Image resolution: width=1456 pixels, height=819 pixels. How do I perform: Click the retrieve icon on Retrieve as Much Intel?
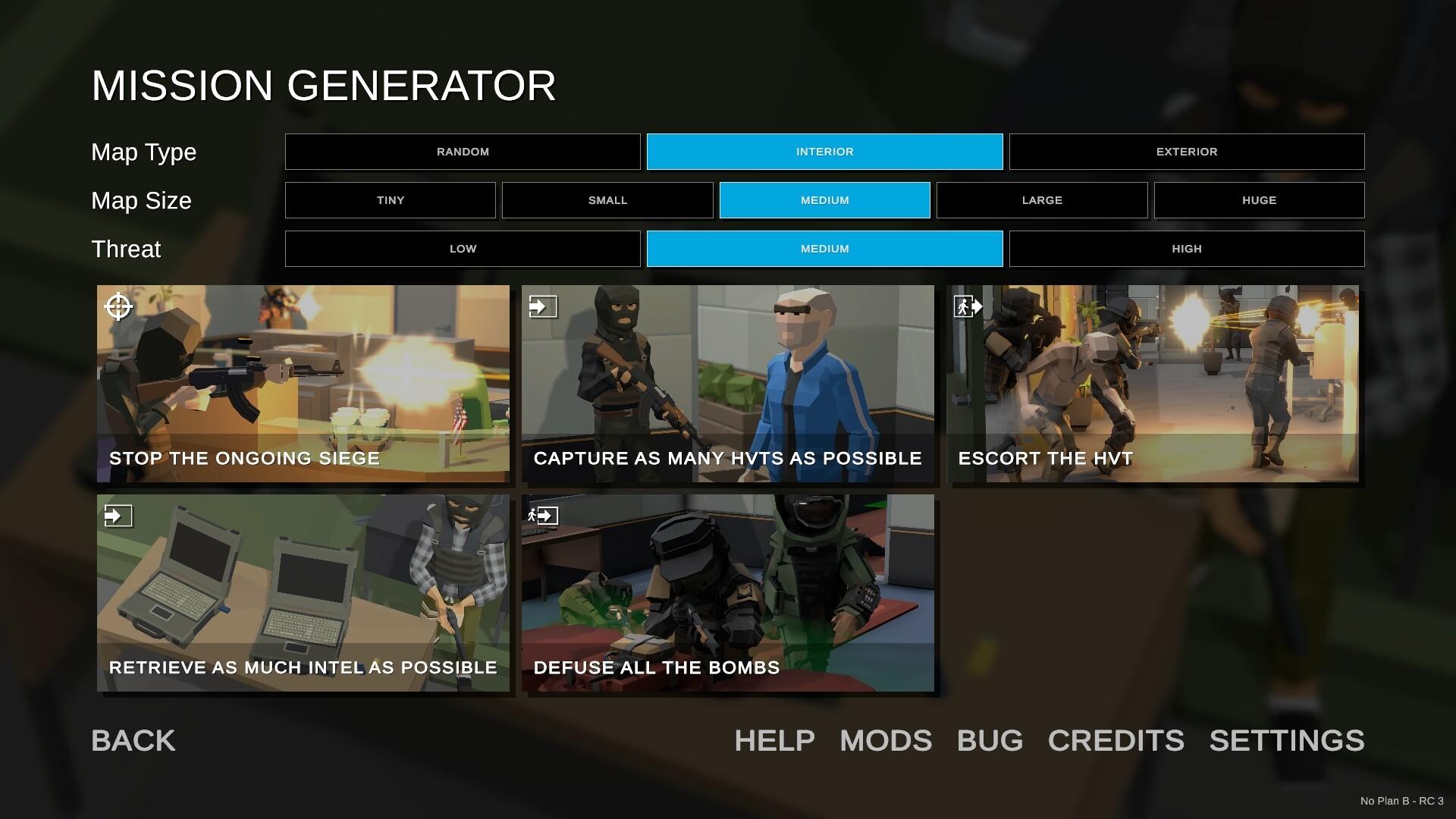[118, 516]
